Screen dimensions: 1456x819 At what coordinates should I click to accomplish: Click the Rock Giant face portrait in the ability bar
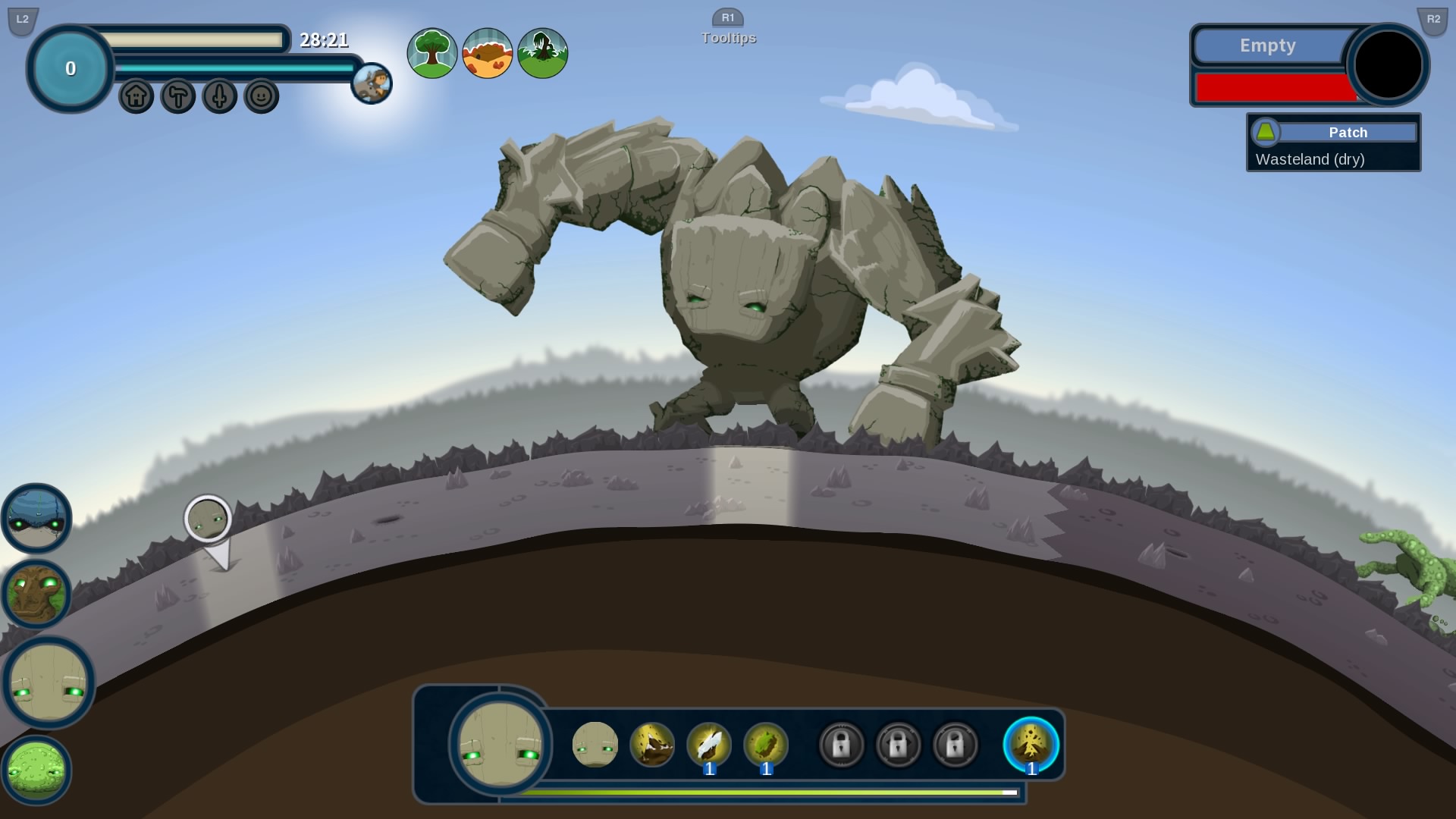tap(500, 745)
